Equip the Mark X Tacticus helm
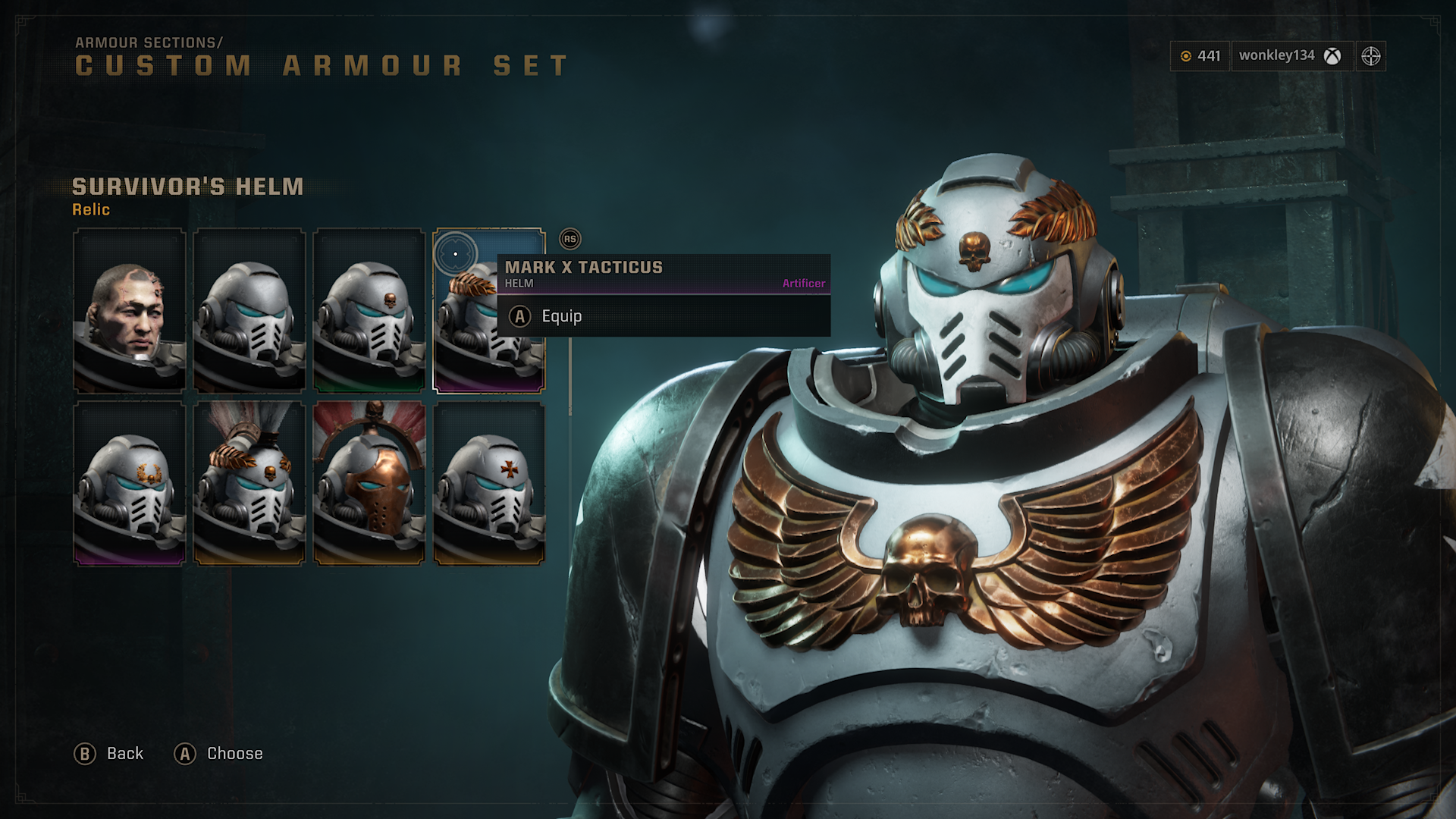Viewport: 1456px width, 819px height. click(x=561, y=316)
